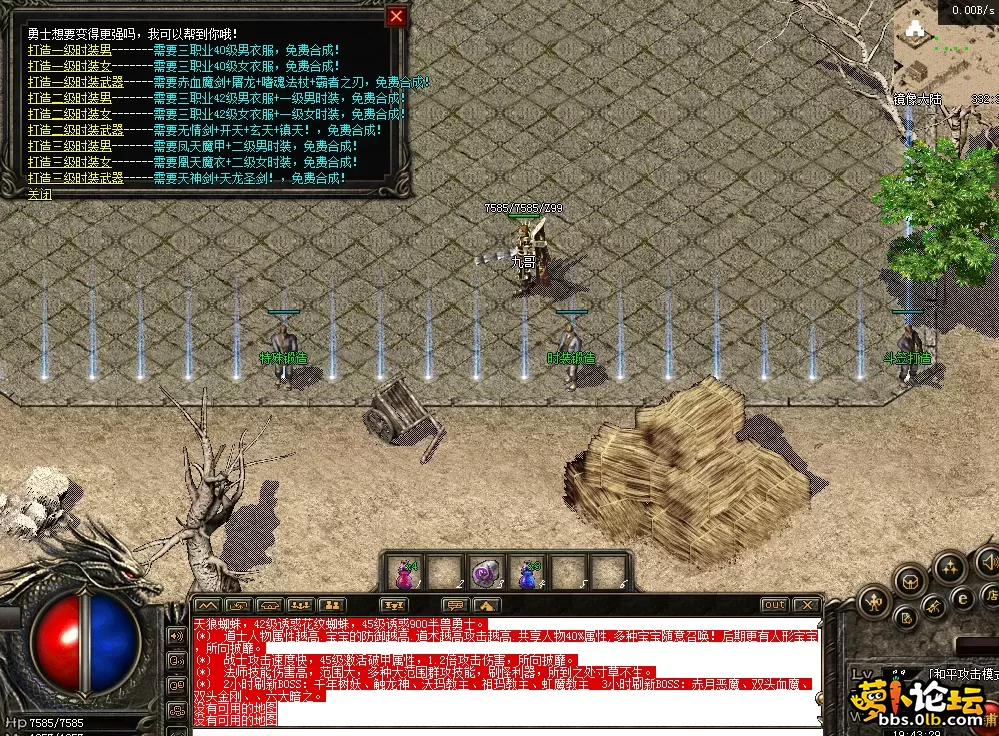999x736 pixels.
Task: Select 打造一级时装武器 crafting option
Action: [76, 82]
